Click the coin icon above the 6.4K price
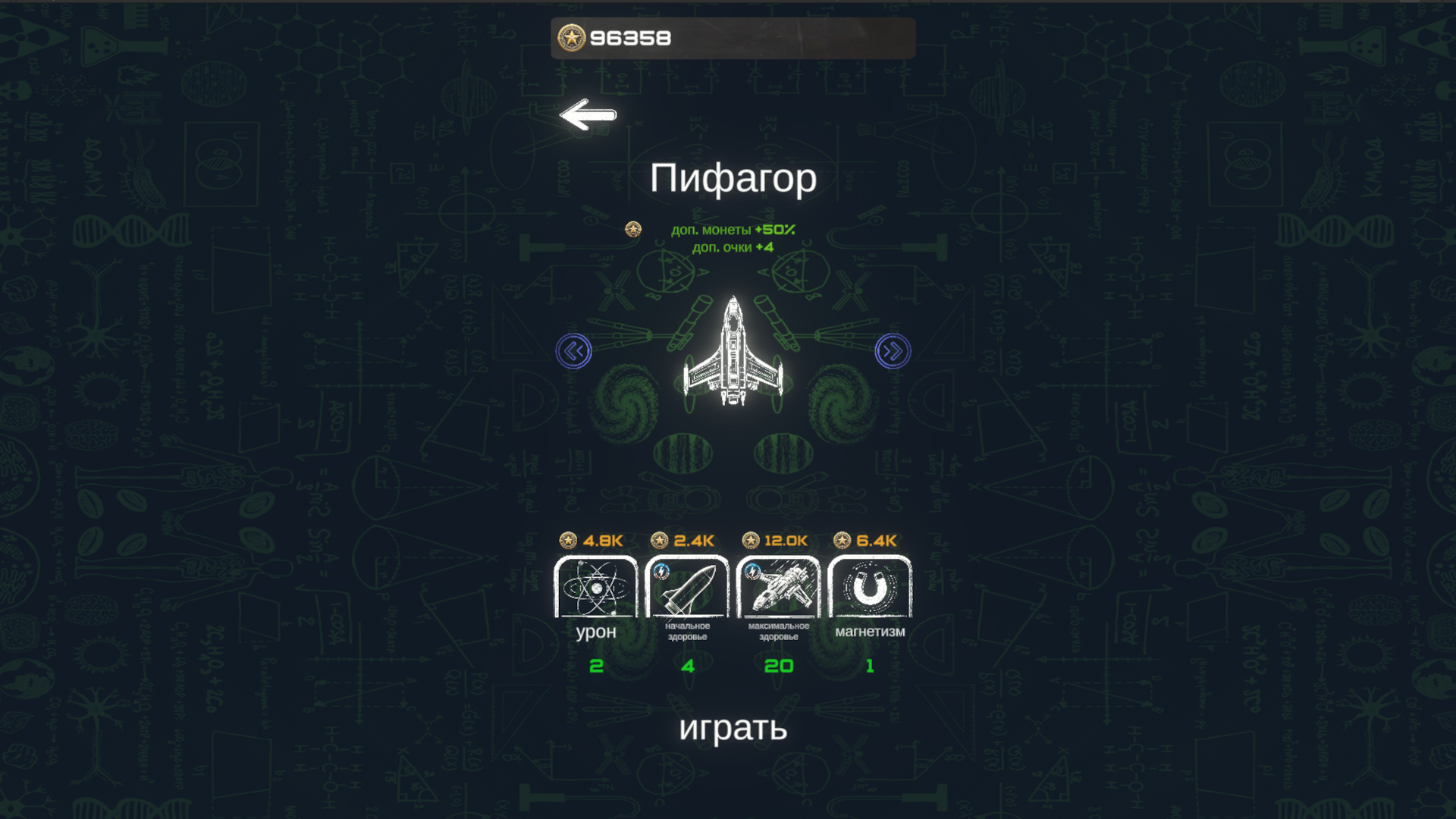Screen dimensions: 1456x819 (x=841, y=540)
